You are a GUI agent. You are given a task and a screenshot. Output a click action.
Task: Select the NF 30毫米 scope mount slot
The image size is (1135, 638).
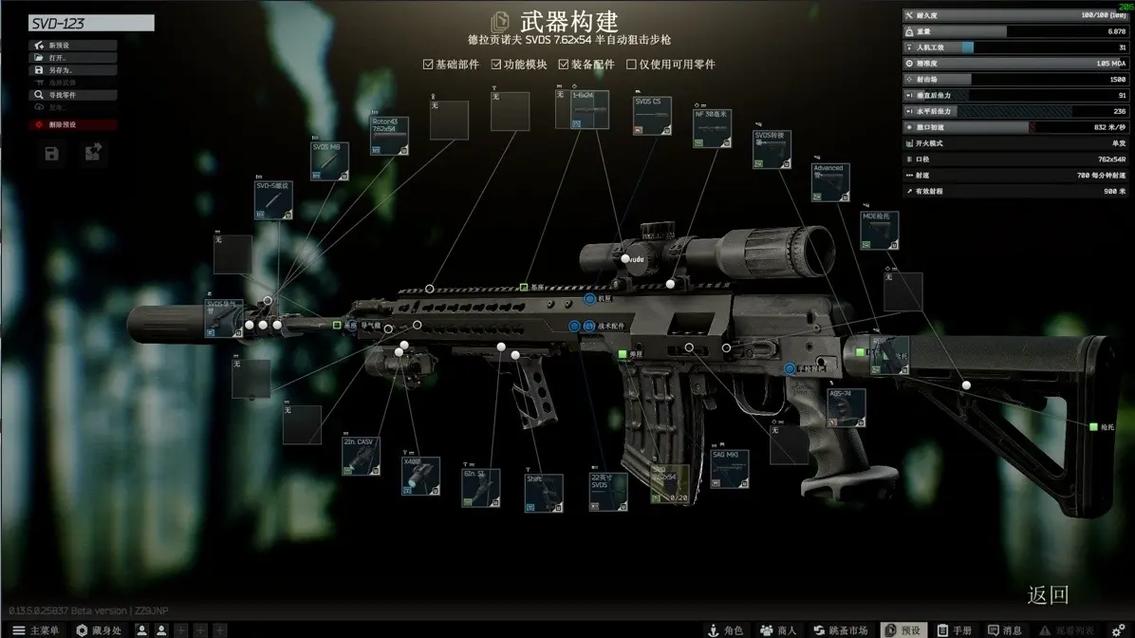[x=712, y=128]
